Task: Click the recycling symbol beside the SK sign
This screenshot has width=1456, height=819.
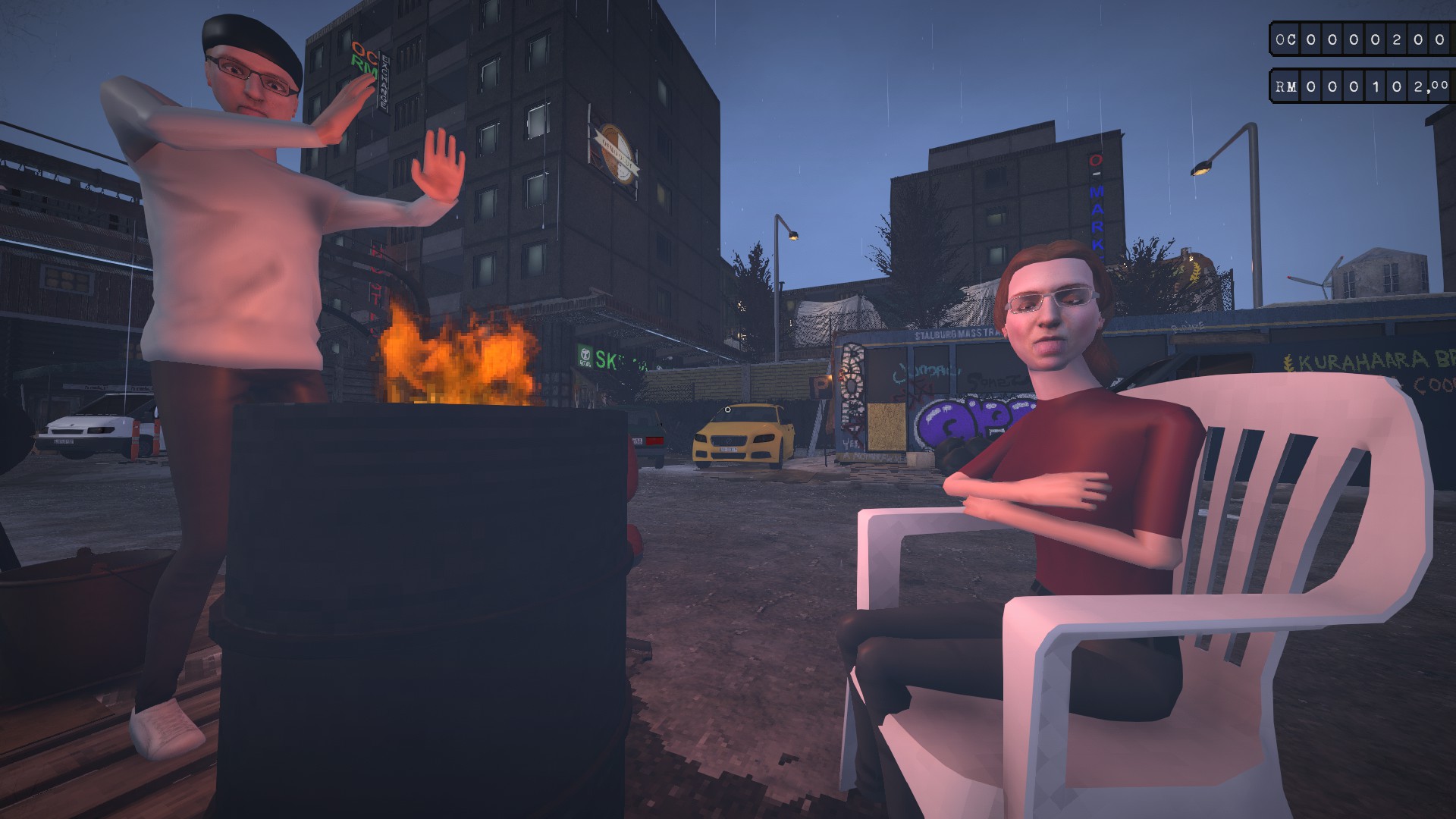Action: pos(585,356)
